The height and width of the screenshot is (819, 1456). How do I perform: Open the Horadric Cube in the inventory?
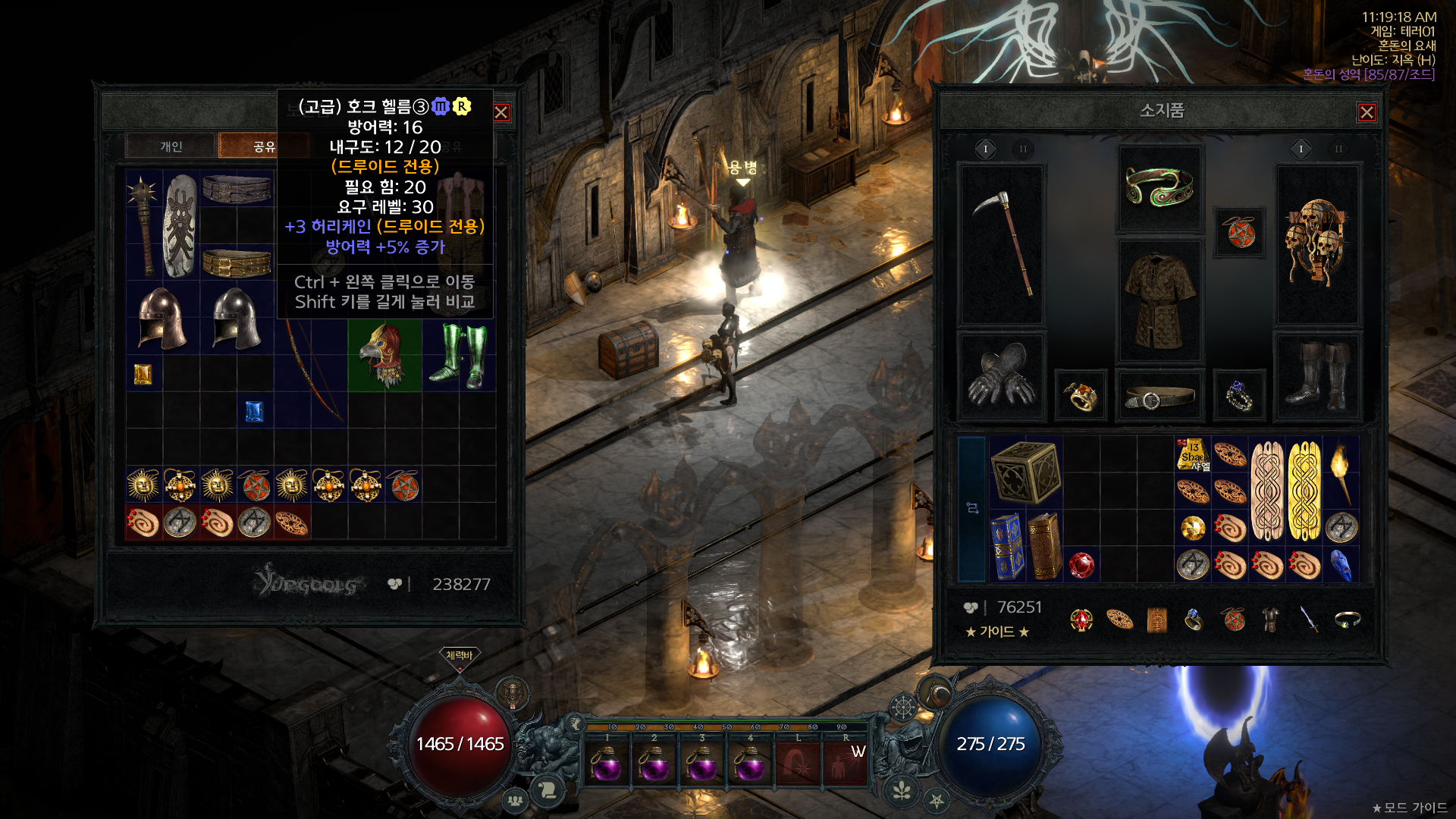[1025, 472]
